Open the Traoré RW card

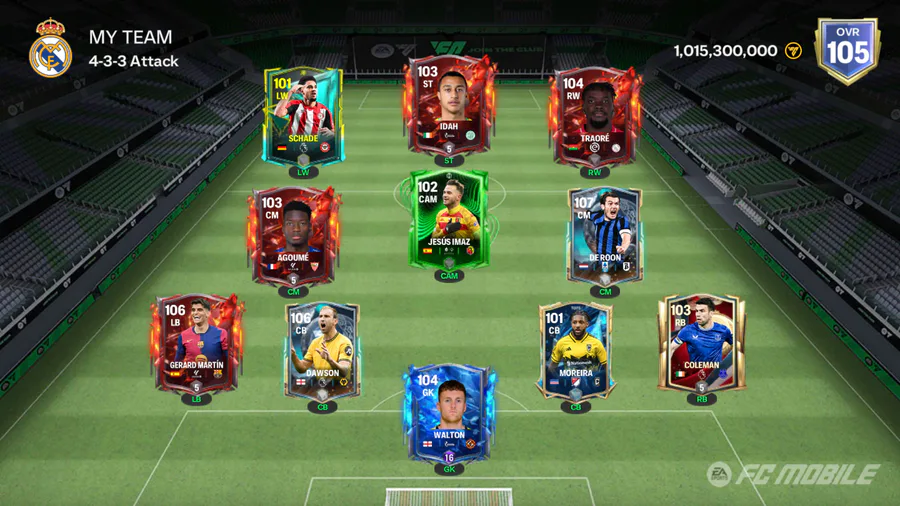tap(595, 115)
